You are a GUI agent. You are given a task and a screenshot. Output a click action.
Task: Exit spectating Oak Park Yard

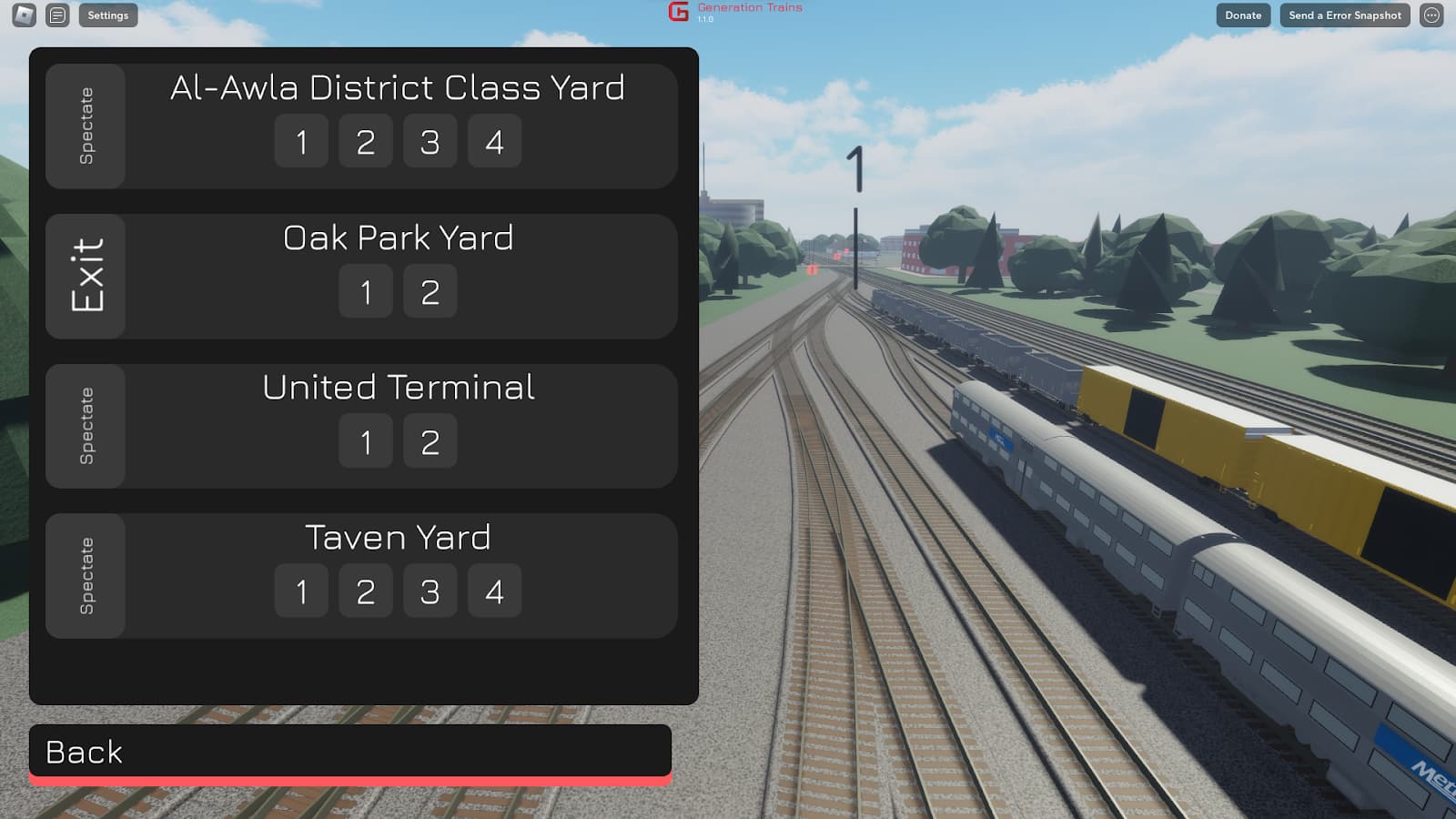coord(86,276)
